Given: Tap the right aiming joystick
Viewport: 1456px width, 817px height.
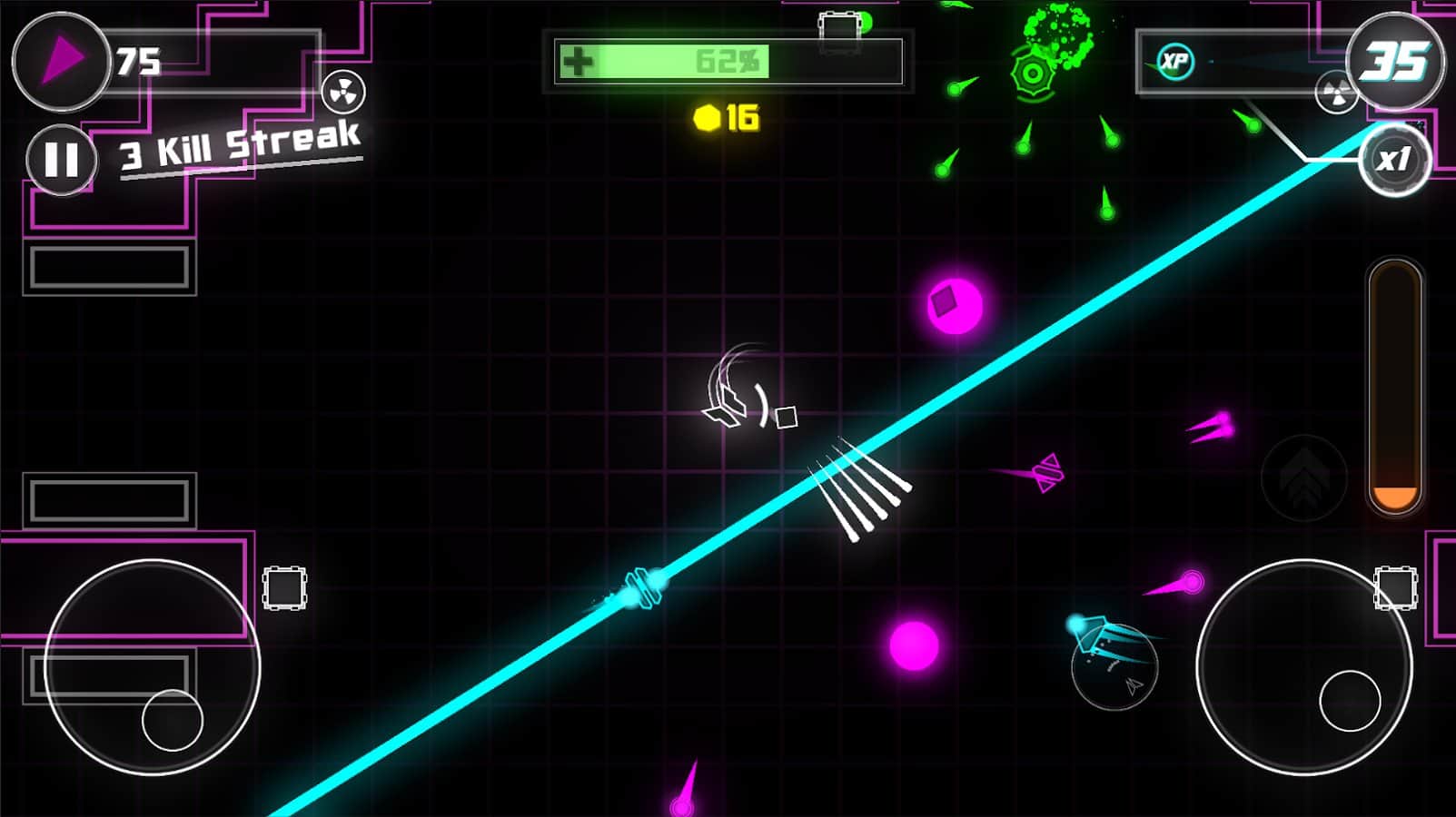Looking at the screenshot, I should 1304,667.
